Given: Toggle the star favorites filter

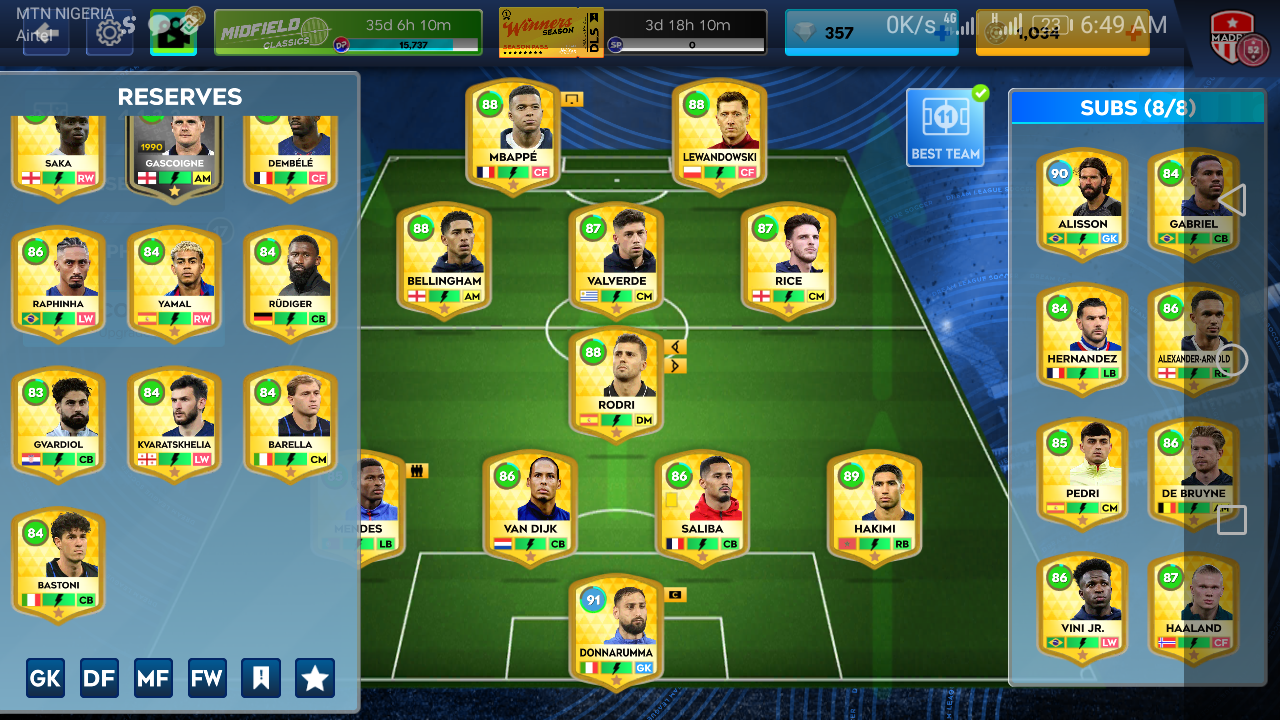Looking at the screenshot, I should pos(315,678).
